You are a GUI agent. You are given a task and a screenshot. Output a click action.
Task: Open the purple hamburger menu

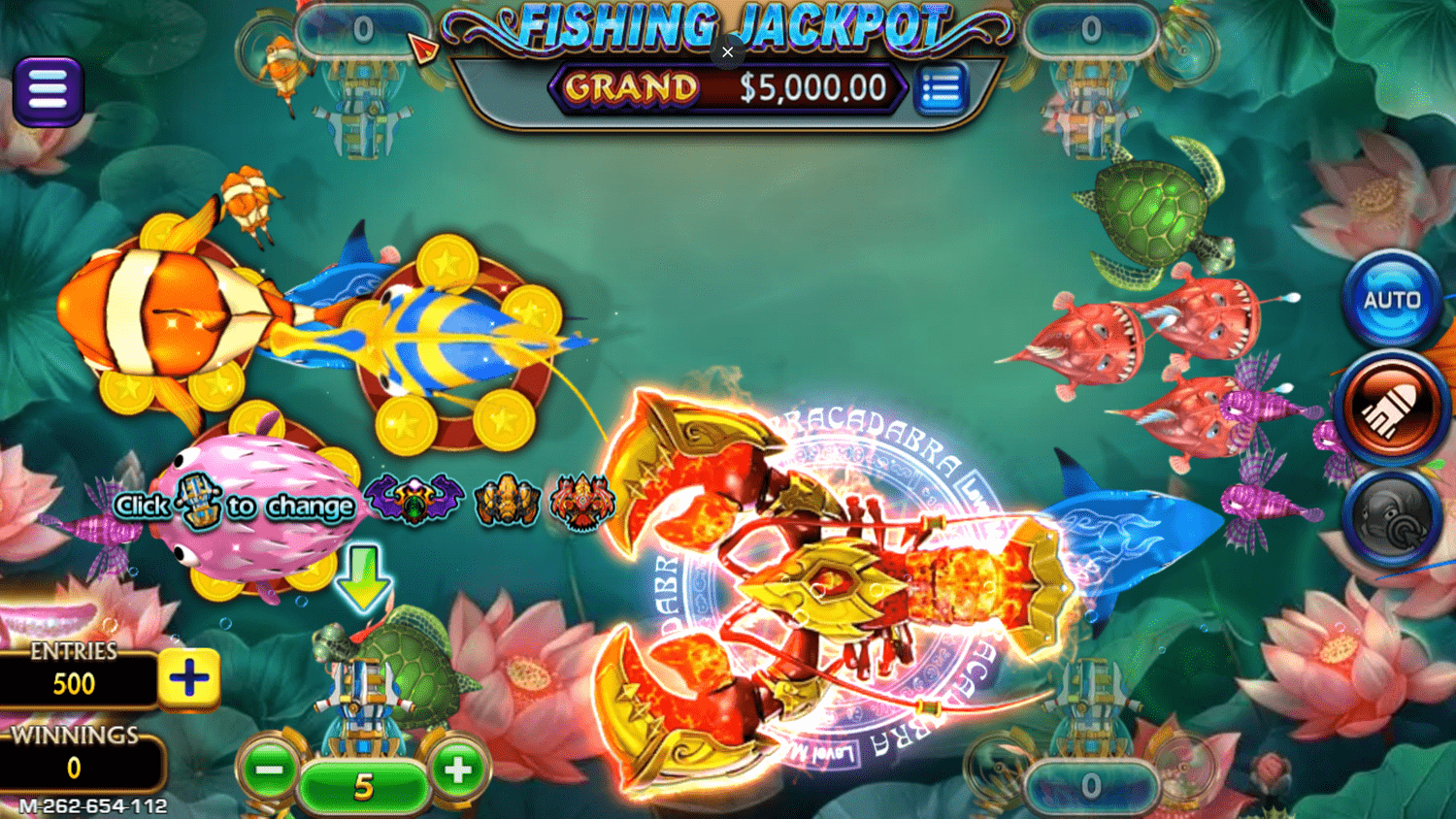tap(48, 91)
